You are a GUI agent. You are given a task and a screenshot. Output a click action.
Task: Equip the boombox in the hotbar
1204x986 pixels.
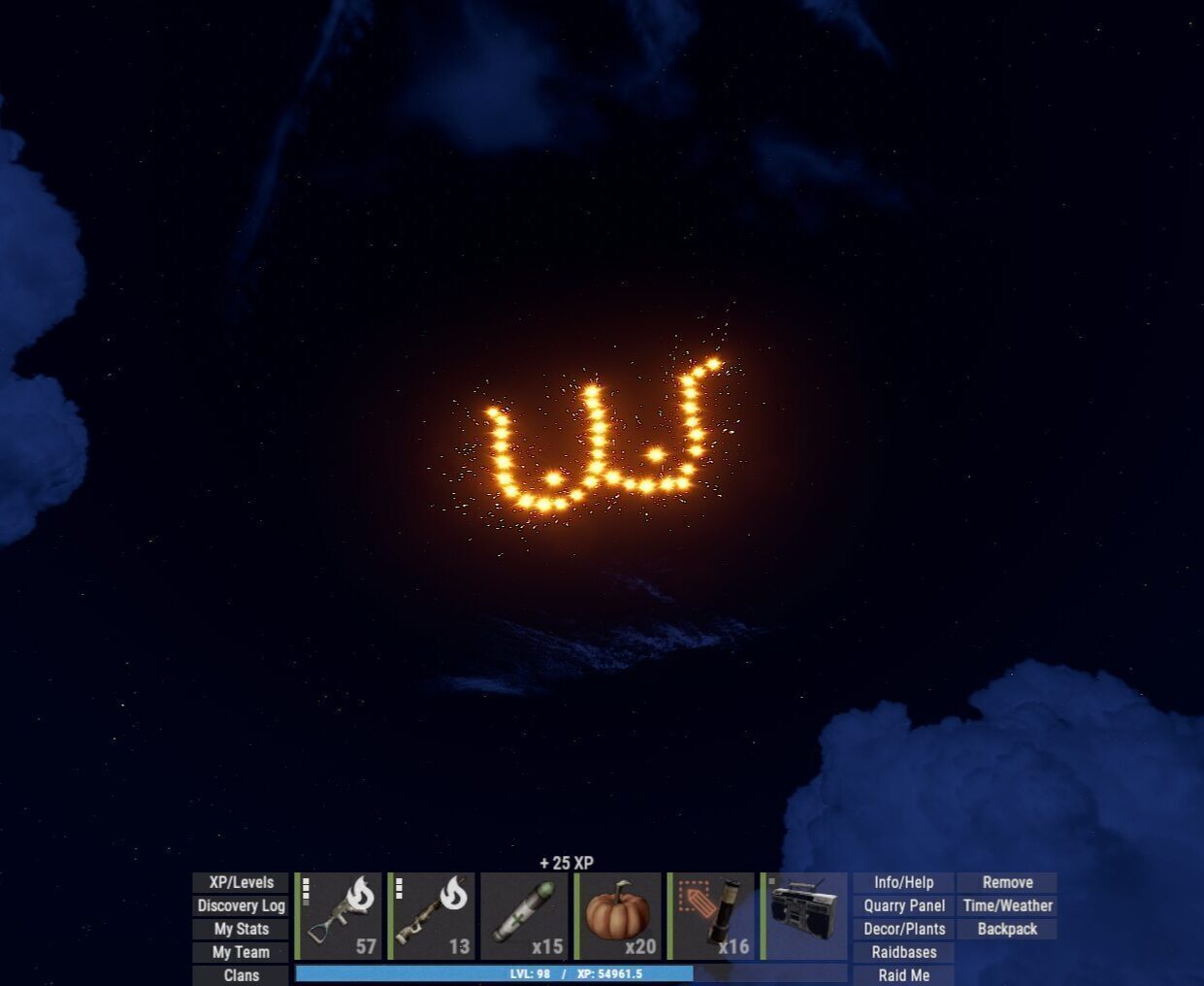tap(804, 916)
